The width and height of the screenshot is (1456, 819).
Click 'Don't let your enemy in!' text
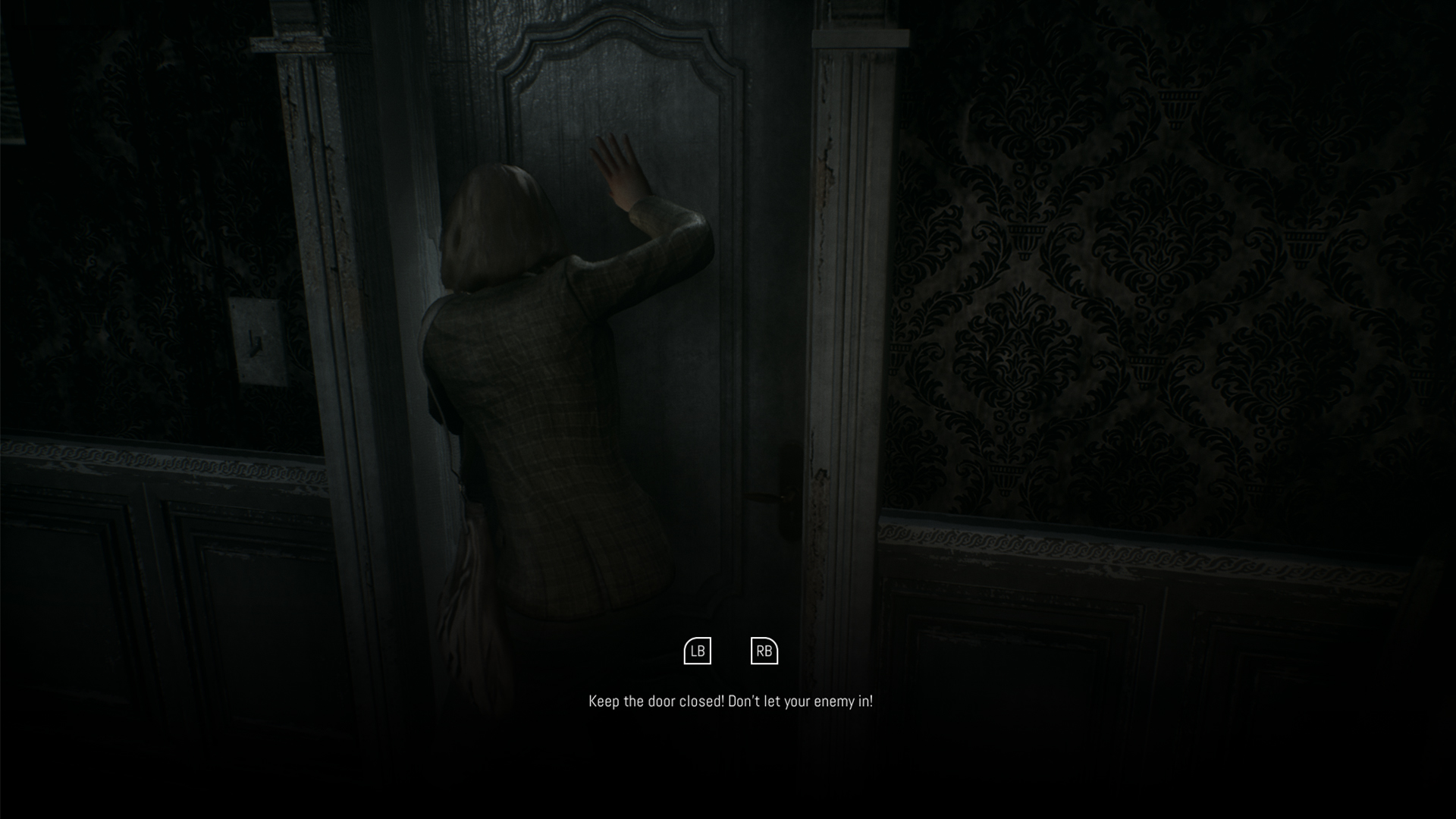[802, 702]
